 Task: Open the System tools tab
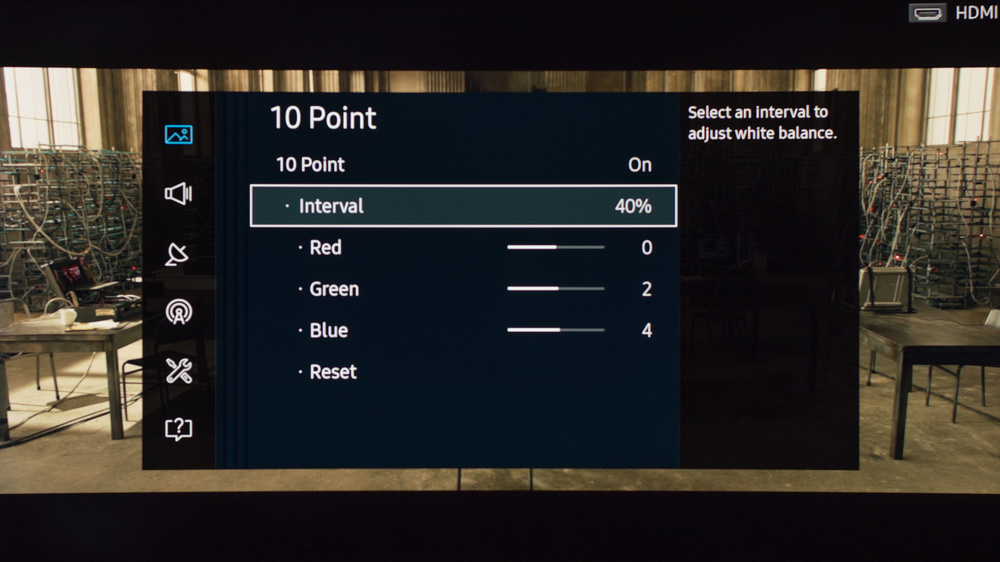pos(179,371)
